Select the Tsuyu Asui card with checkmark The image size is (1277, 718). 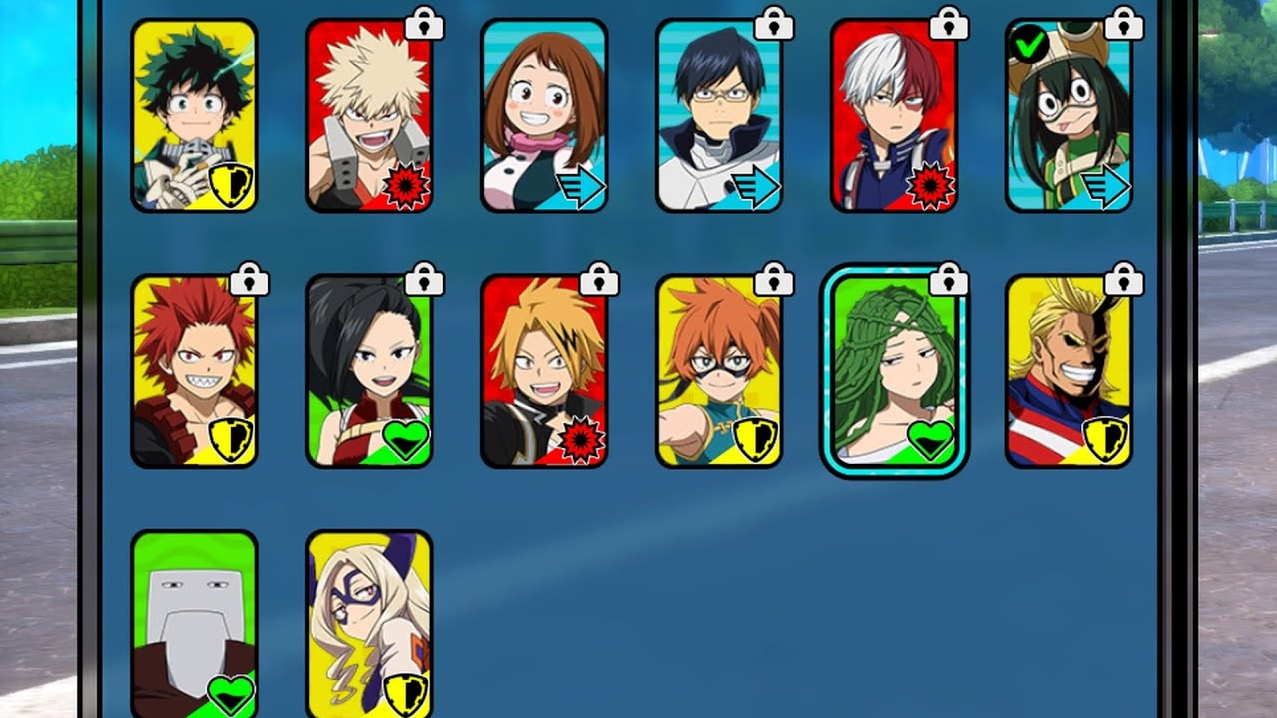(1068, 115)
